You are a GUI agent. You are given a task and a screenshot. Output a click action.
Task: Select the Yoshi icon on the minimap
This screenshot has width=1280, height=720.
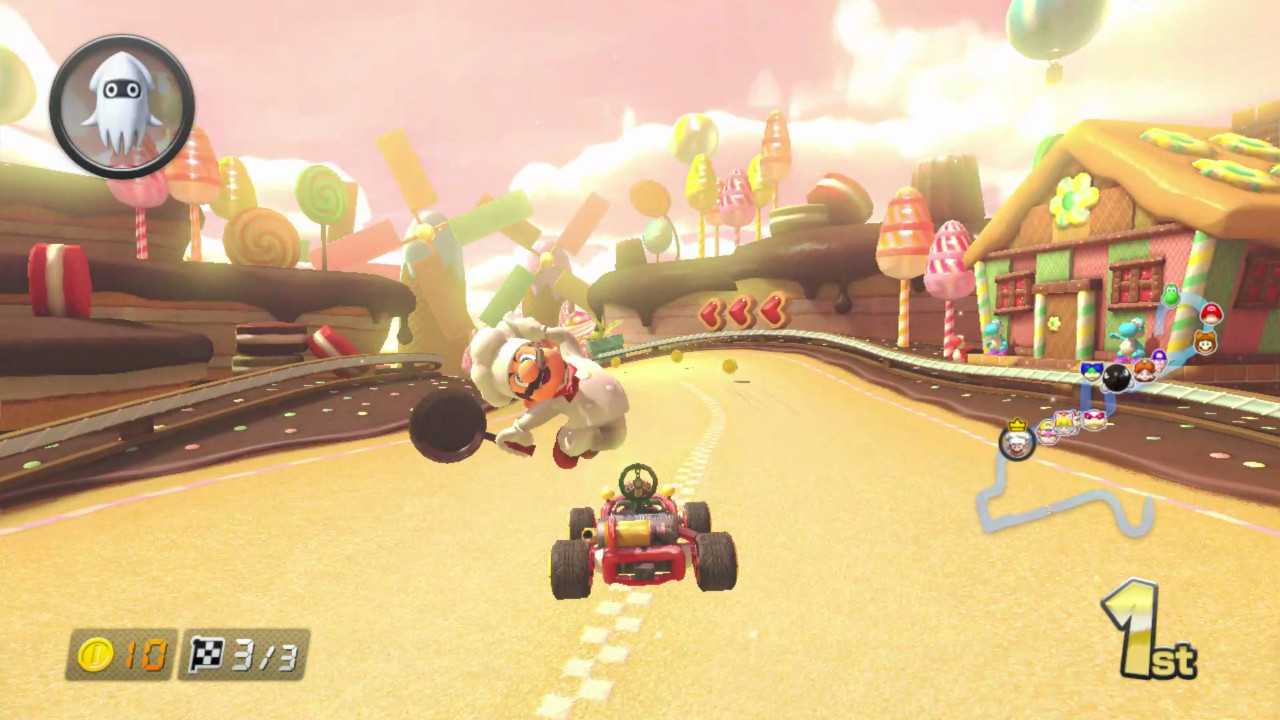tap(1170, 297)
